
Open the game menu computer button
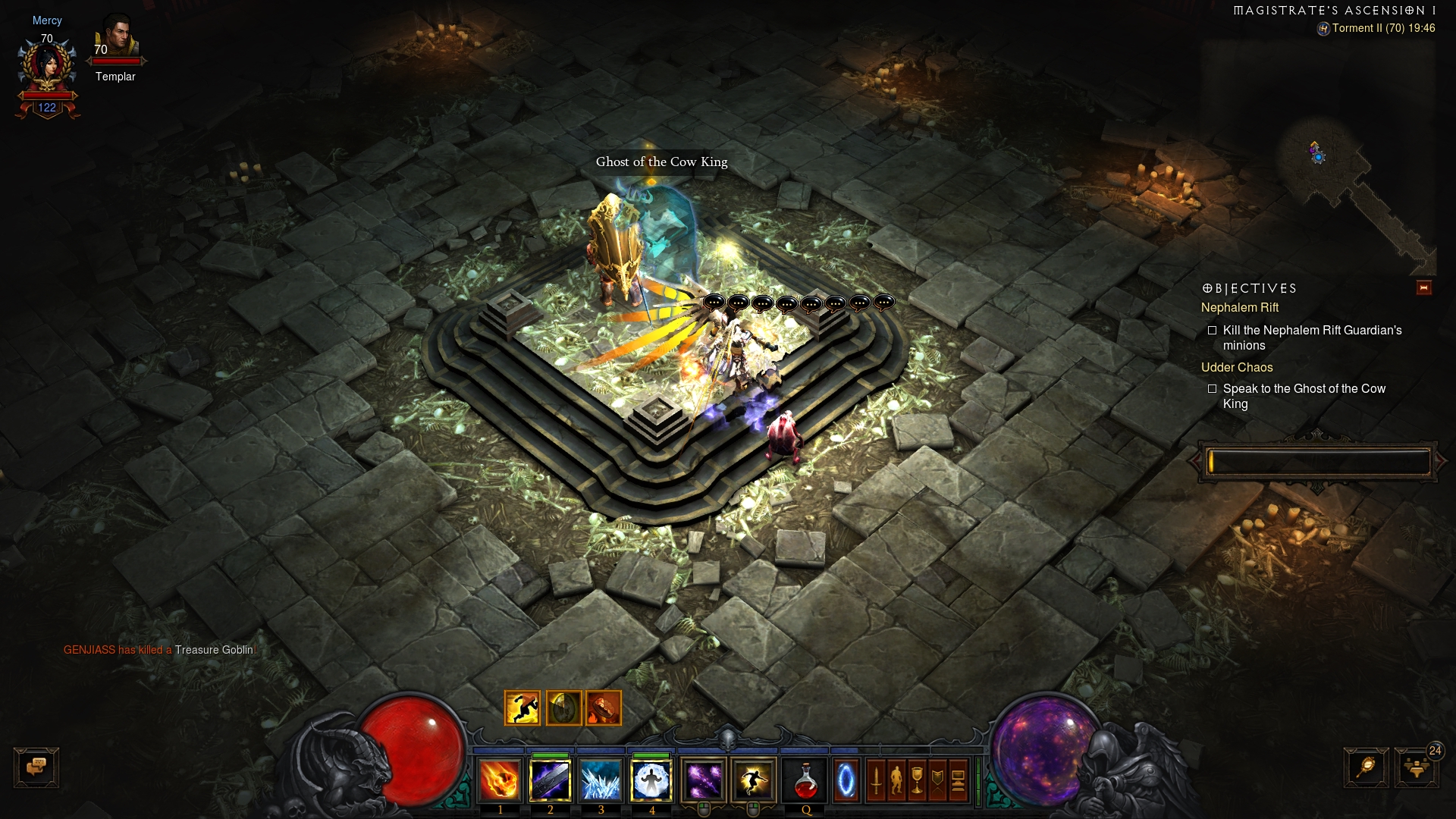point(958,780)
